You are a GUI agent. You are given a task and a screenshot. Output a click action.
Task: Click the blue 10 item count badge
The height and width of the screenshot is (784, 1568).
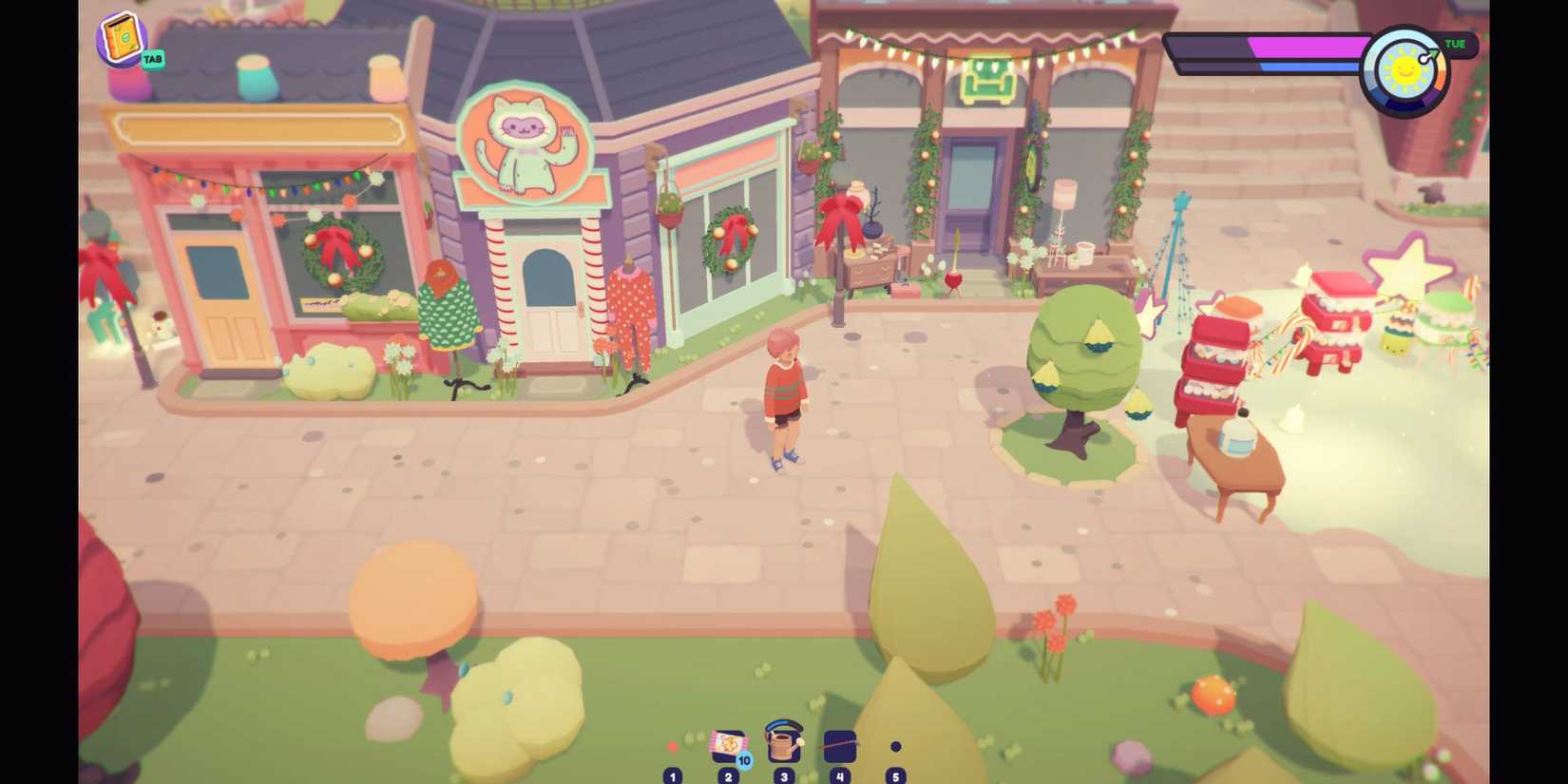744,760
